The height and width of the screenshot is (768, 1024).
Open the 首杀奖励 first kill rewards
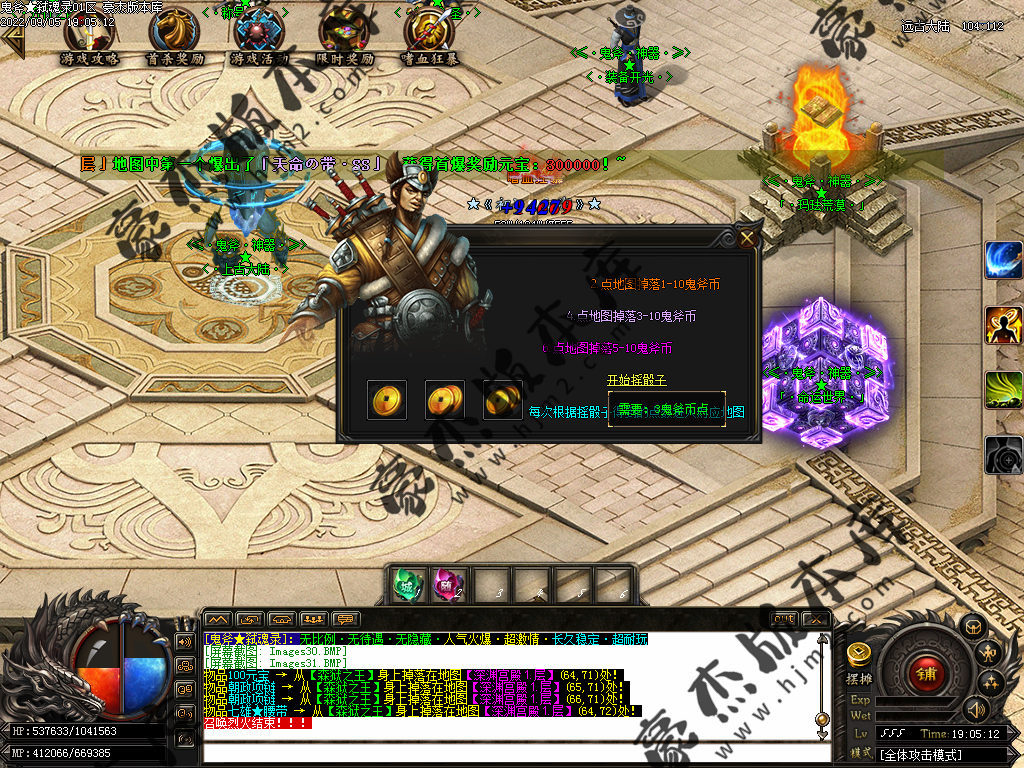[x=174, y=32]
